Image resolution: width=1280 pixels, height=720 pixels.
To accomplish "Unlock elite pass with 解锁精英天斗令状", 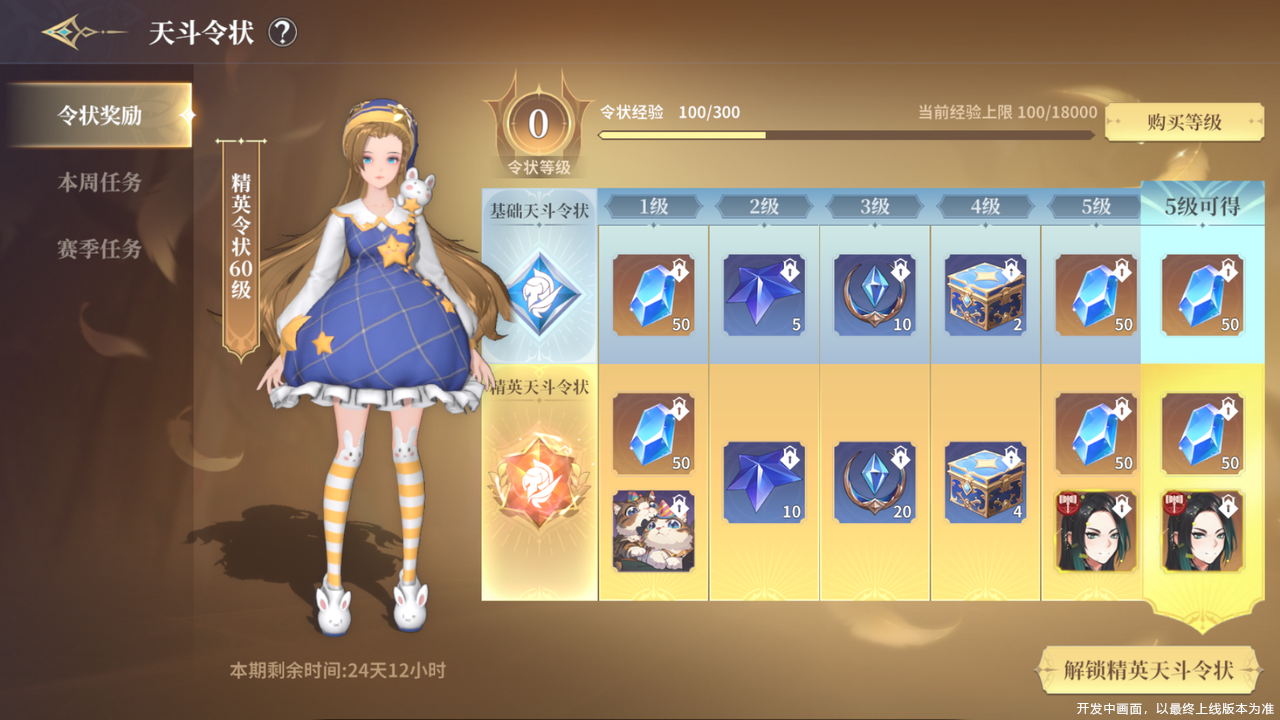I will pos(1148,670).
